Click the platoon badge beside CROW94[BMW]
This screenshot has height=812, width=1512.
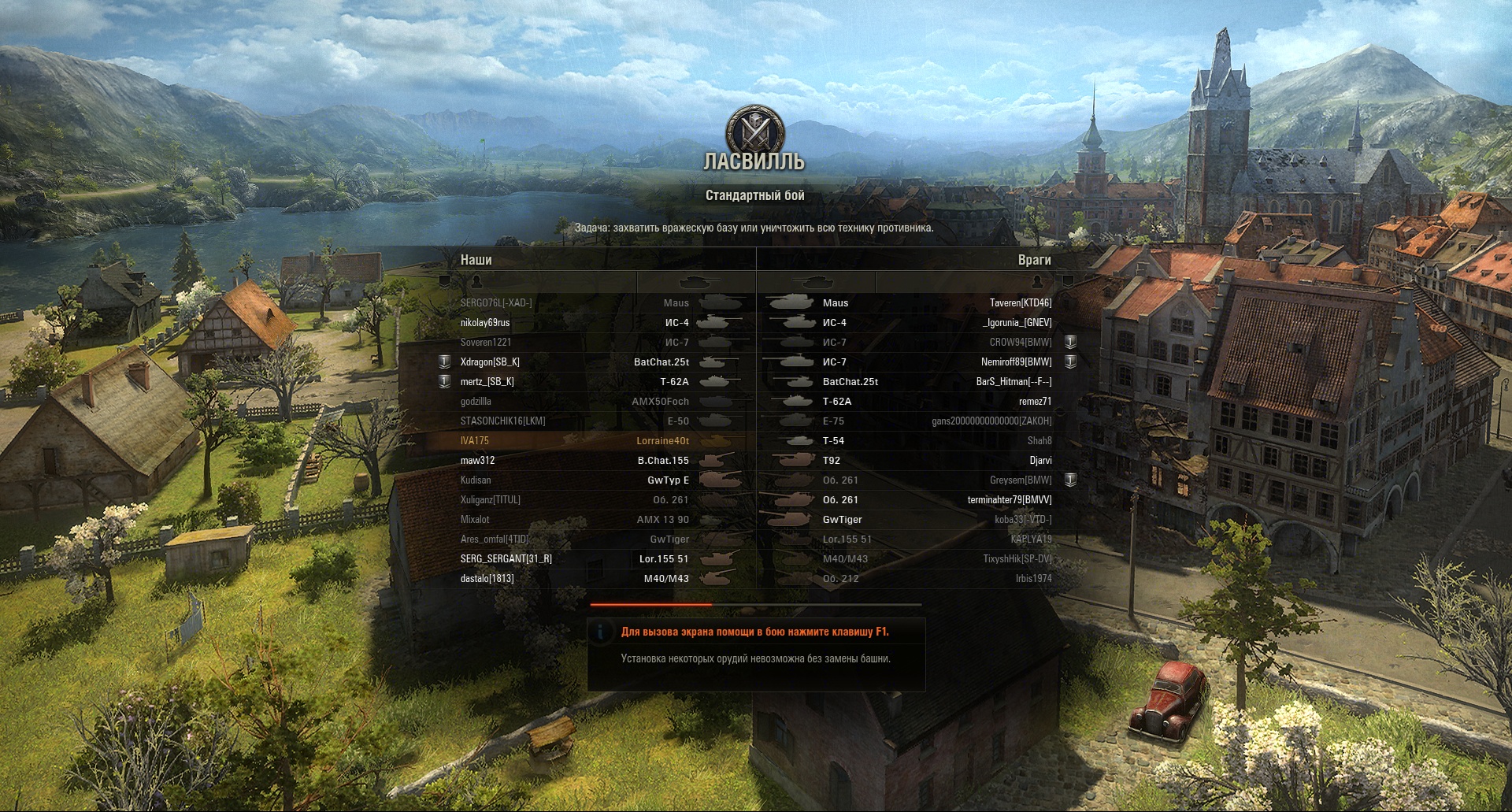tap(1070, 343)
